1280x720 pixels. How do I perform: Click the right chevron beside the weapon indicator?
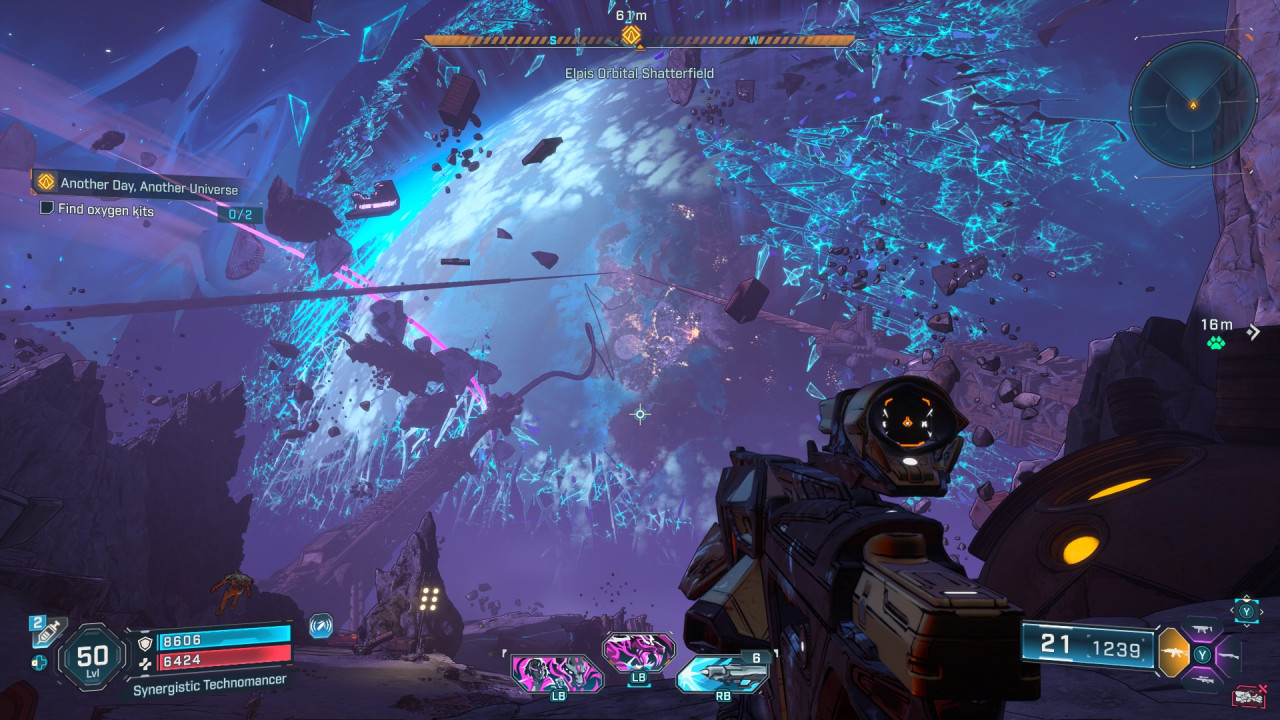(1261, 611)
